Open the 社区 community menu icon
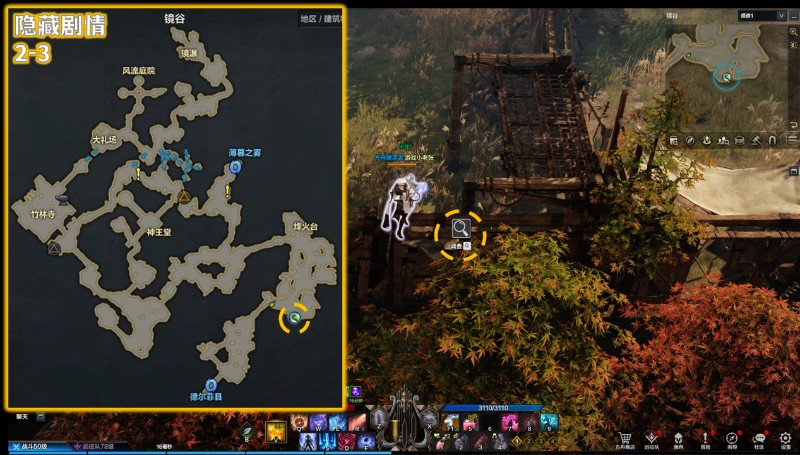The height and width of the screenshot is (455, 800). [759, 439]
